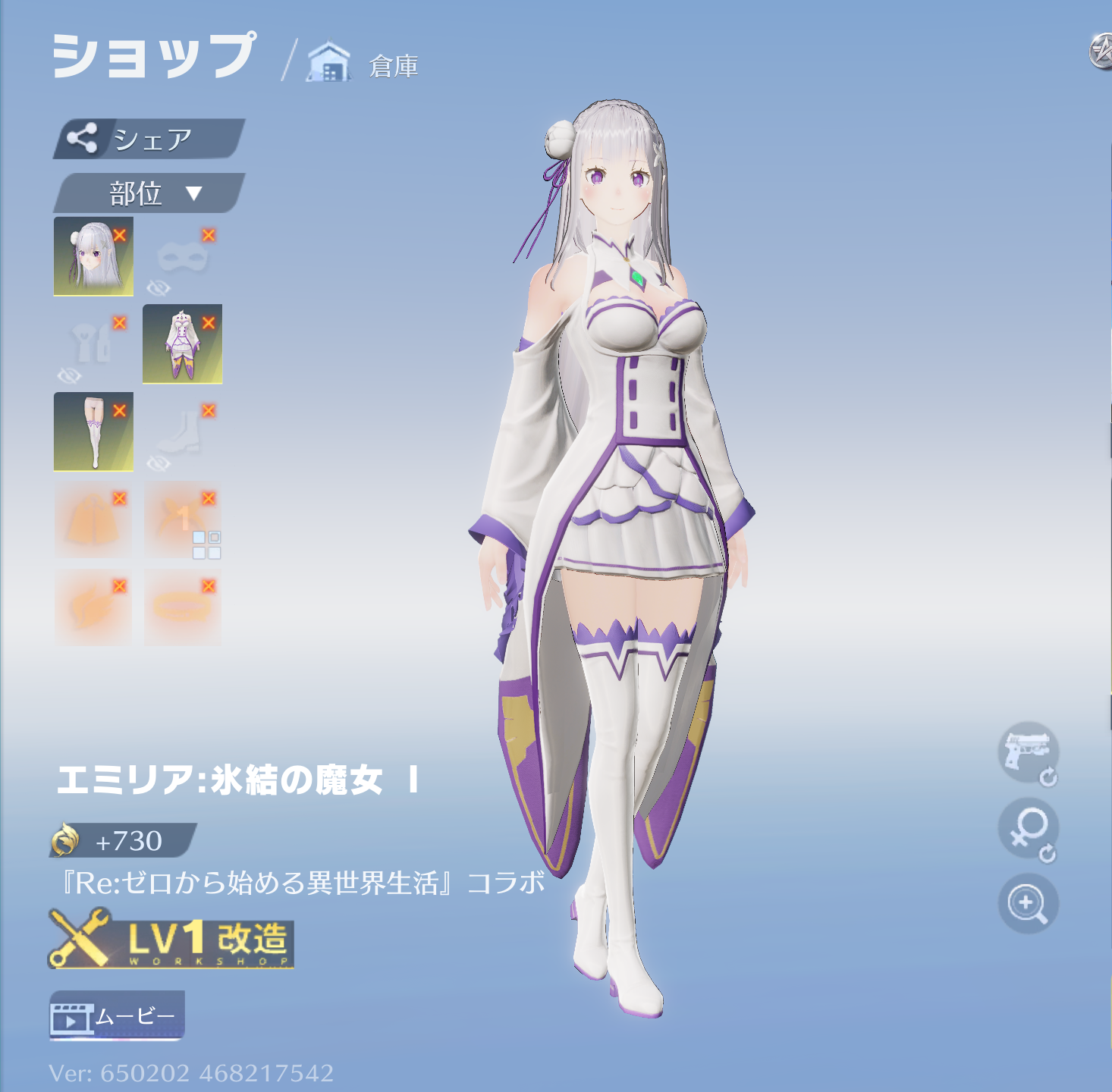Toggle visibility of the innerwear slot

click(68, 375)
